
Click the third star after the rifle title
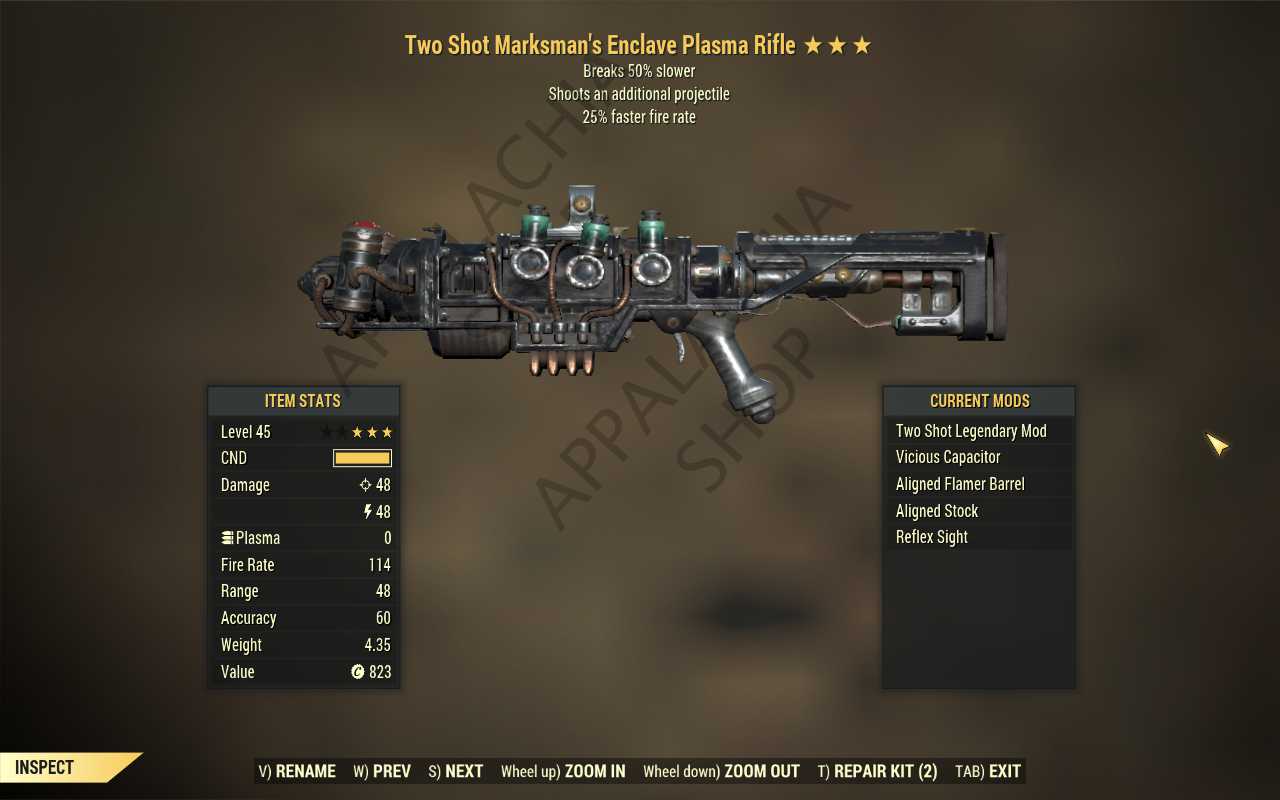click(x=862, y=44)
